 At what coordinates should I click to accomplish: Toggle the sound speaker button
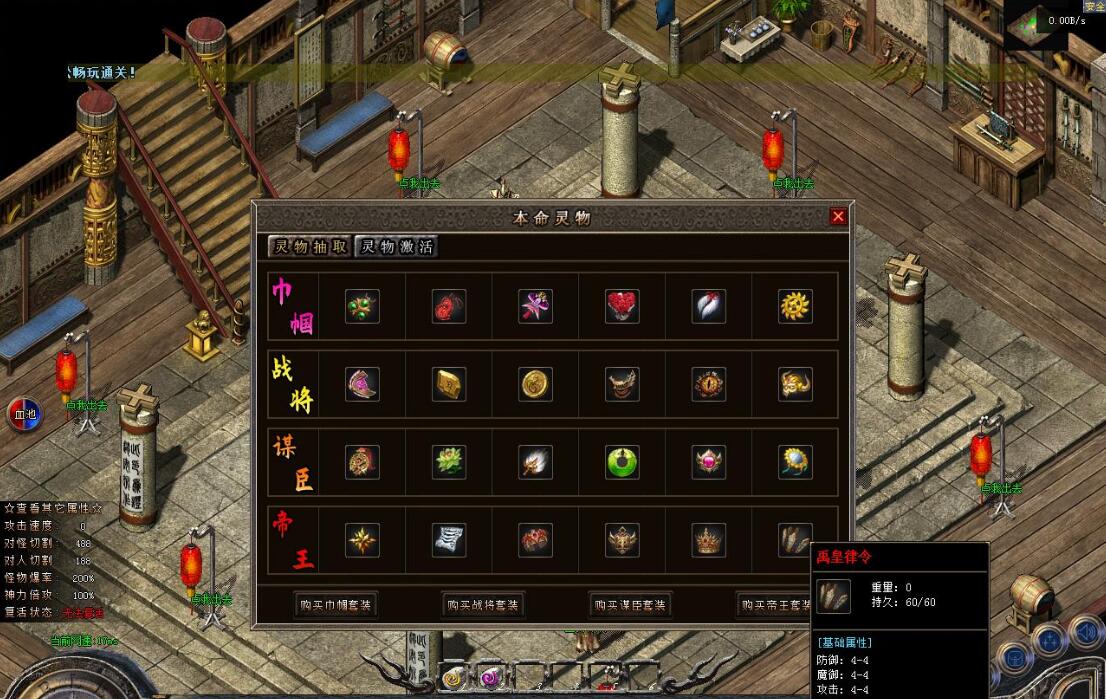[x=1085, y=632]
